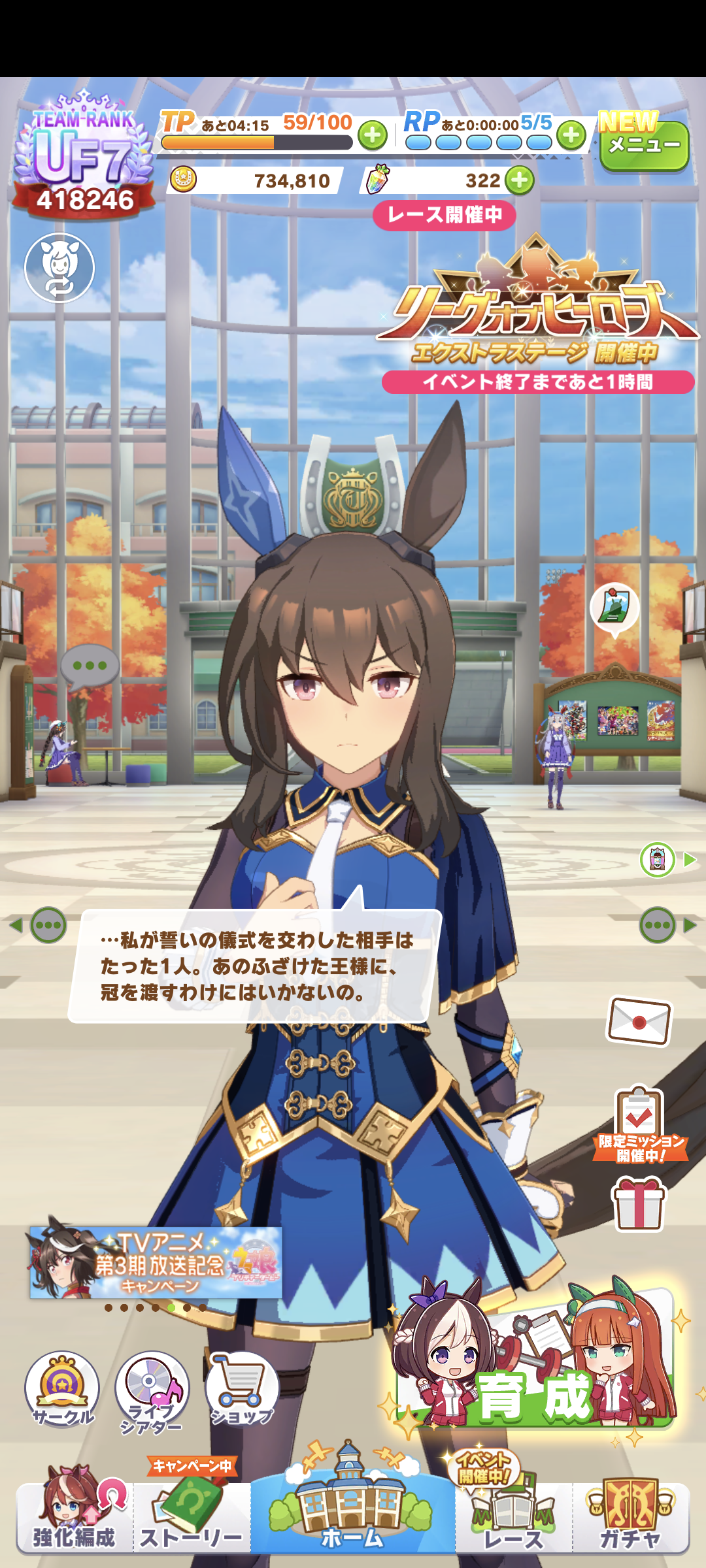Screen dimensions: 706x1568
Task: Add RP with the green plus button
Action: (x=571, y=135)
